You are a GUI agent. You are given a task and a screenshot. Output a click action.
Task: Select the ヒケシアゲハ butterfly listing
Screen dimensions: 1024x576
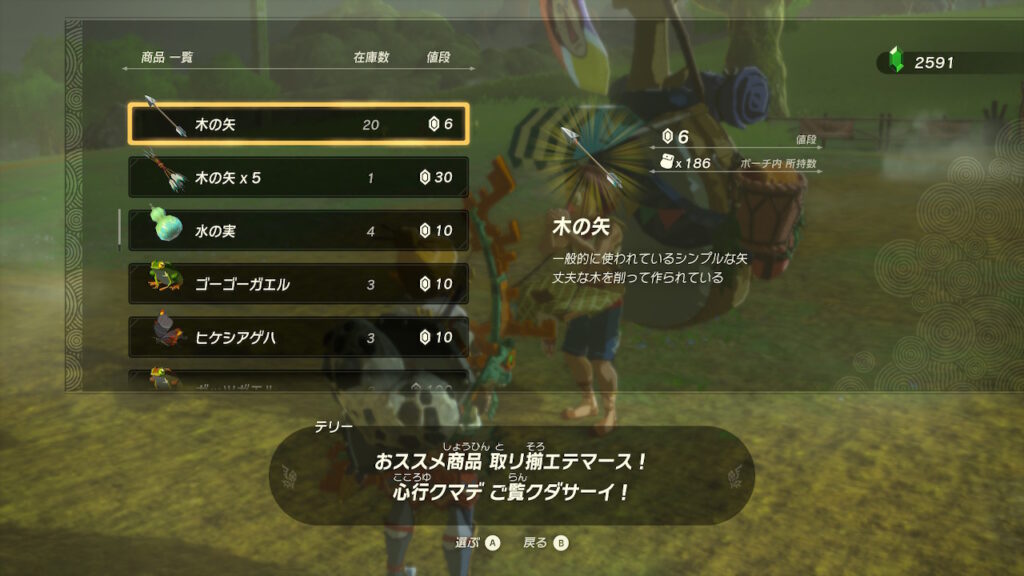point(298,337)
